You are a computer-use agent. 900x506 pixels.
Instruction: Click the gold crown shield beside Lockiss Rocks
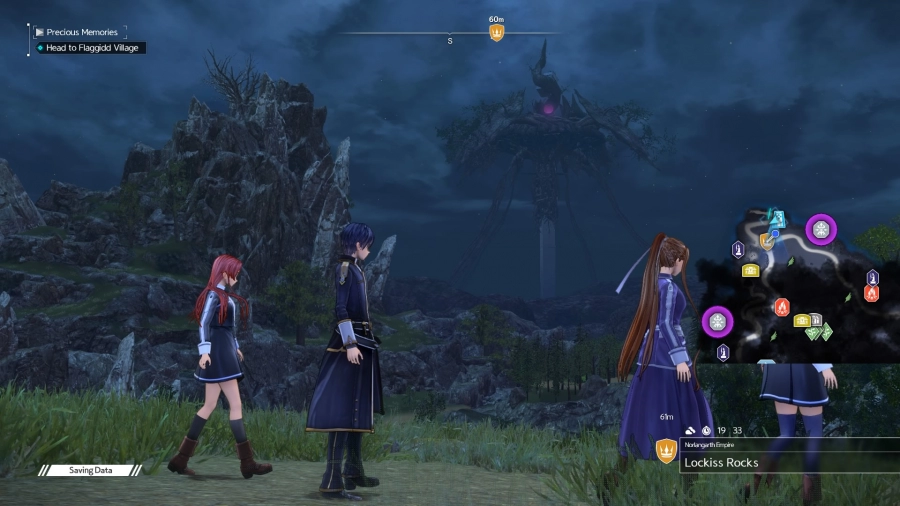pyautogui.click(x=666, y=452)
